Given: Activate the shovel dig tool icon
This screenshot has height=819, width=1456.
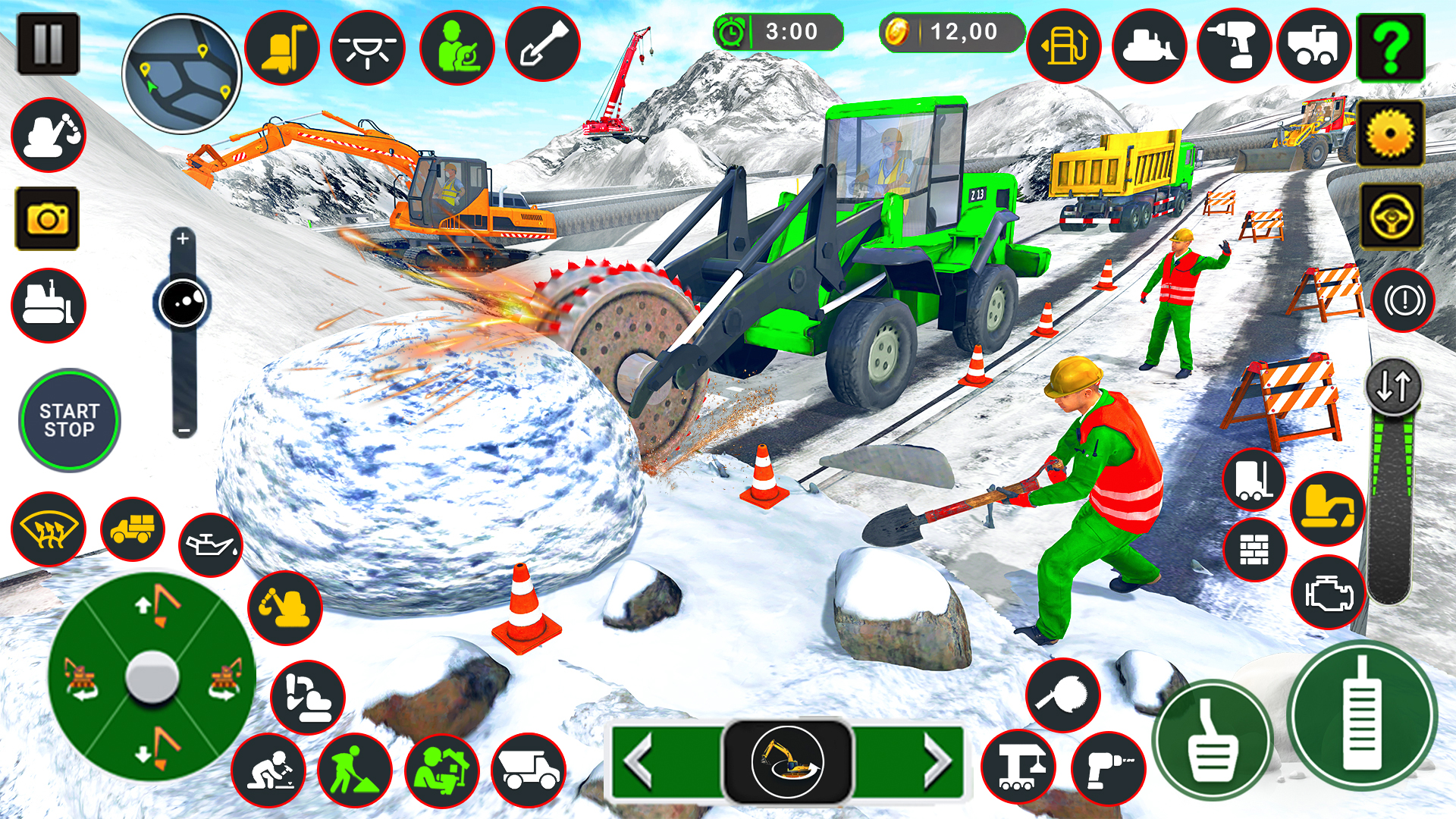Looking at the screenshot, I should (x=543, y=45).
